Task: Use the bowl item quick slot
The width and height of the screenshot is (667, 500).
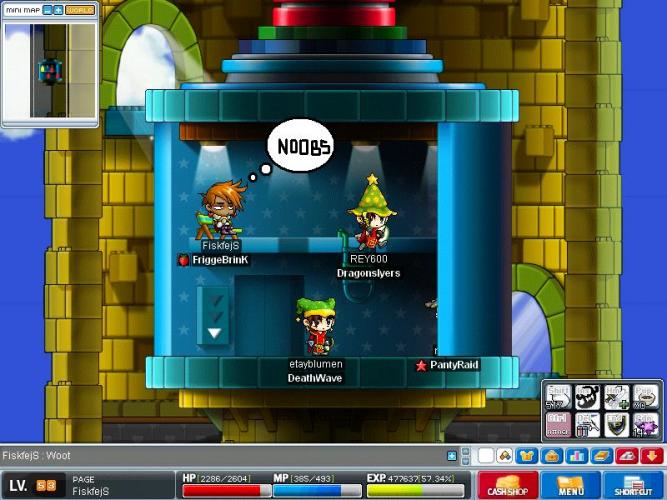Action: point(644,395)
